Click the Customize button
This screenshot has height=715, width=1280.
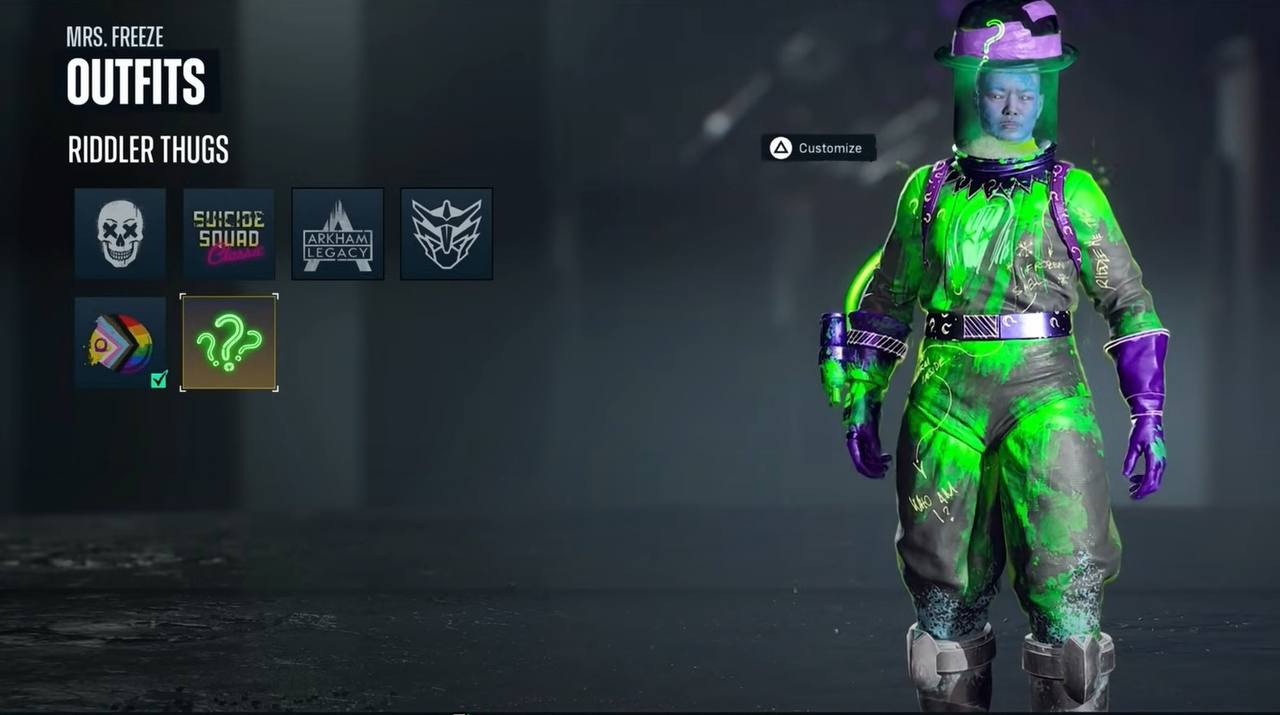pyautogui.click(x=818, y=148)
